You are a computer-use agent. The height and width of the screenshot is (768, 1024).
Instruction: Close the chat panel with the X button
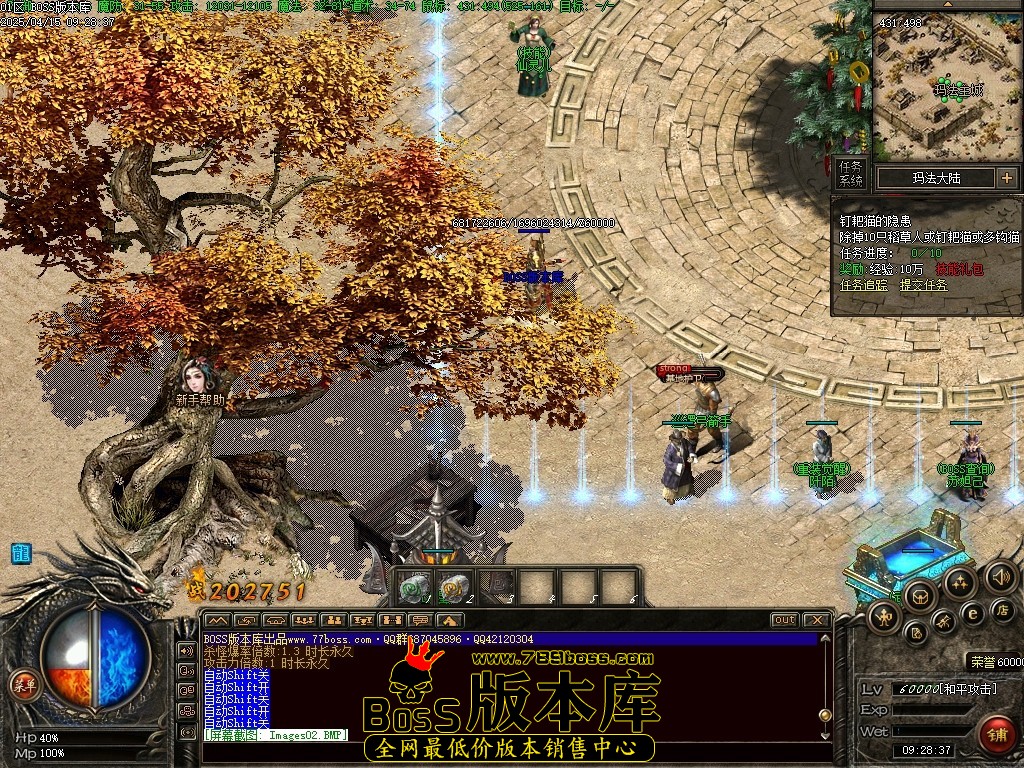pyautogui.click(x=817, y=621)
